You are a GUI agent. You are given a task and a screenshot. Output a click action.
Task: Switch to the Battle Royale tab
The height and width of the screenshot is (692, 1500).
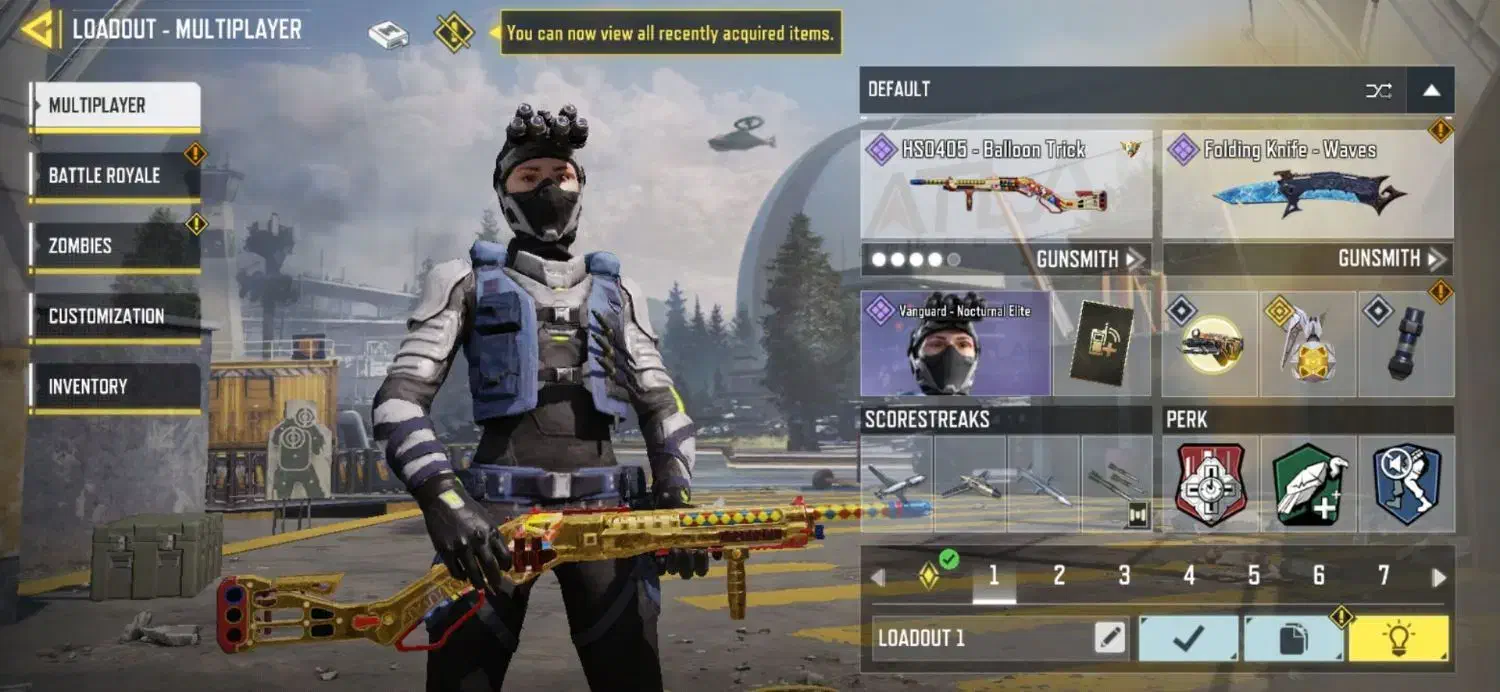pyautogui.click(x=114, y=176)
